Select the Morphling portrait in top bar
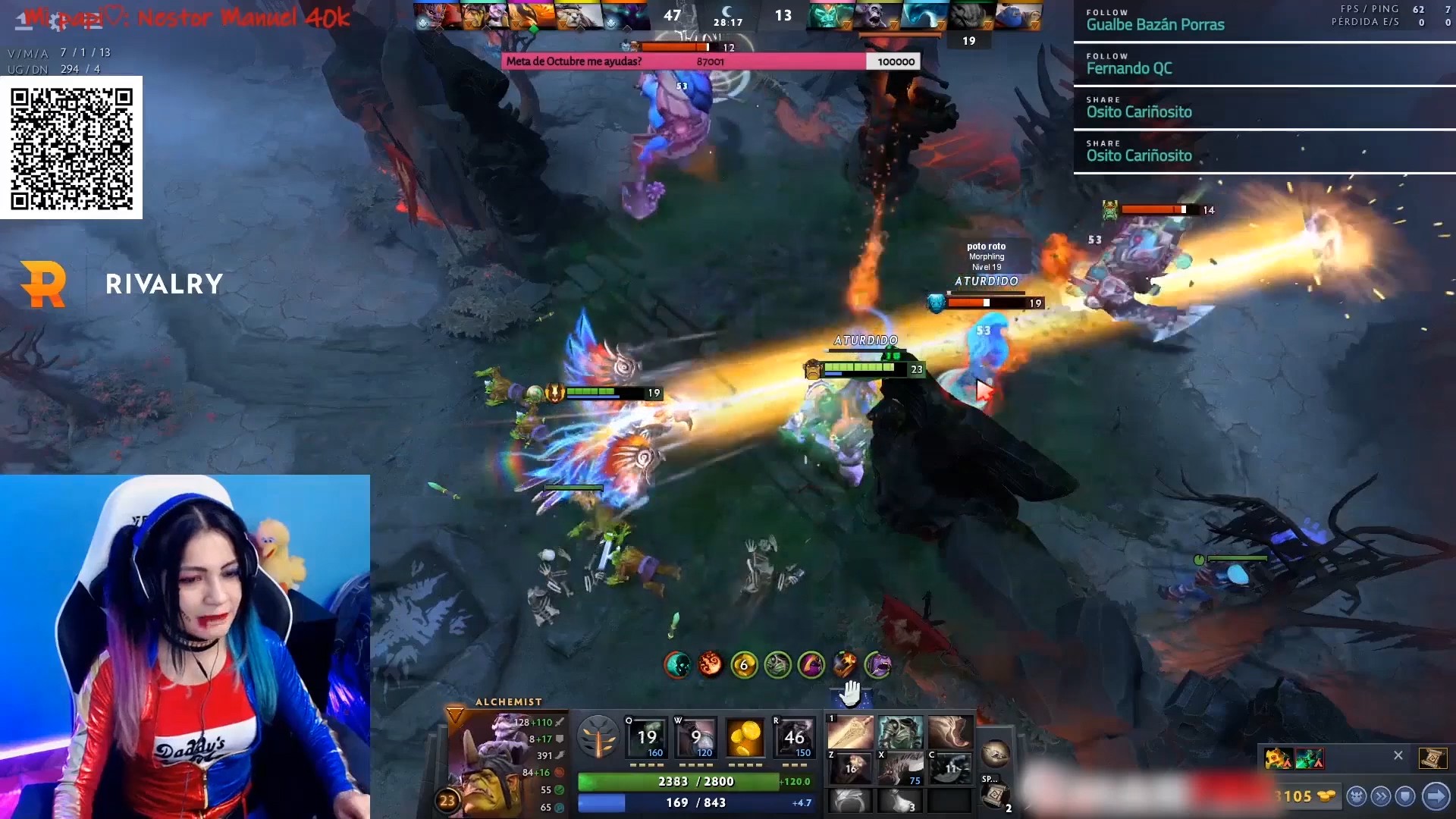This screenshot has width=1456, height=819. click(924, 17)
